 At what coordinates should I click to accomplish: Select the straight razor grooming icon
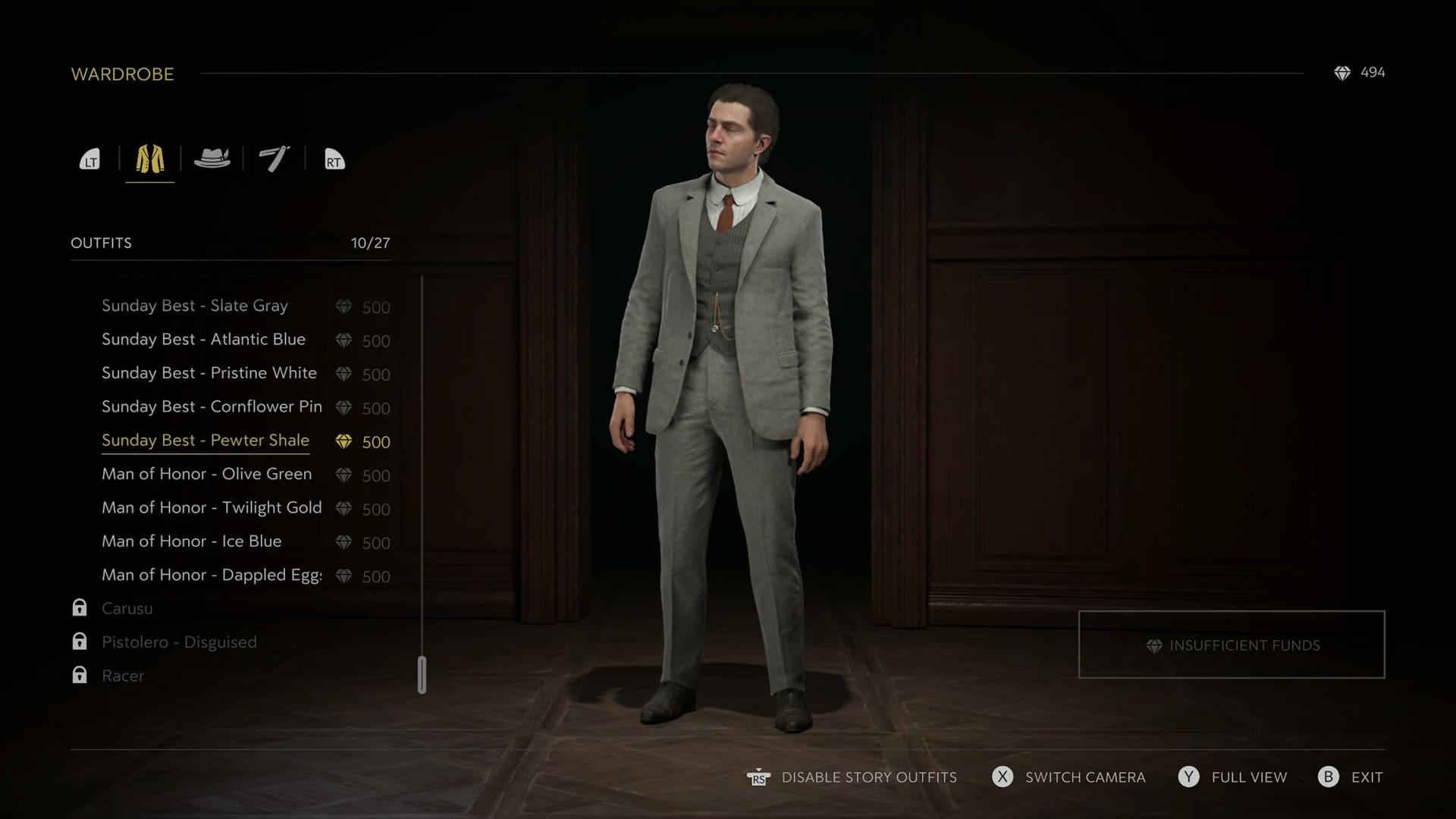(x=273, y=158)
